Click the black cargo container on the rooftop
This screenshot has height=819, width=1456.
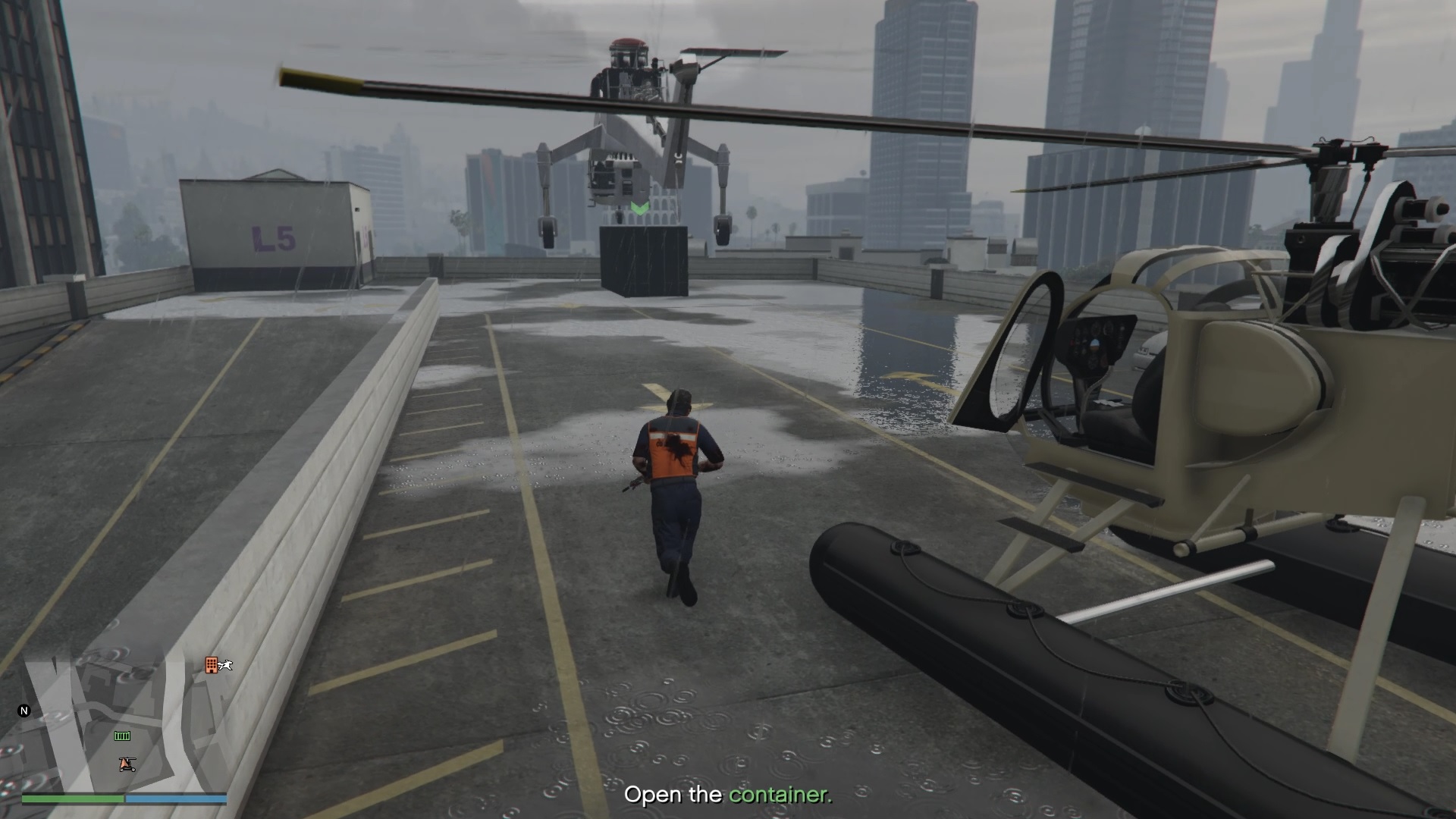coord(645,262)
